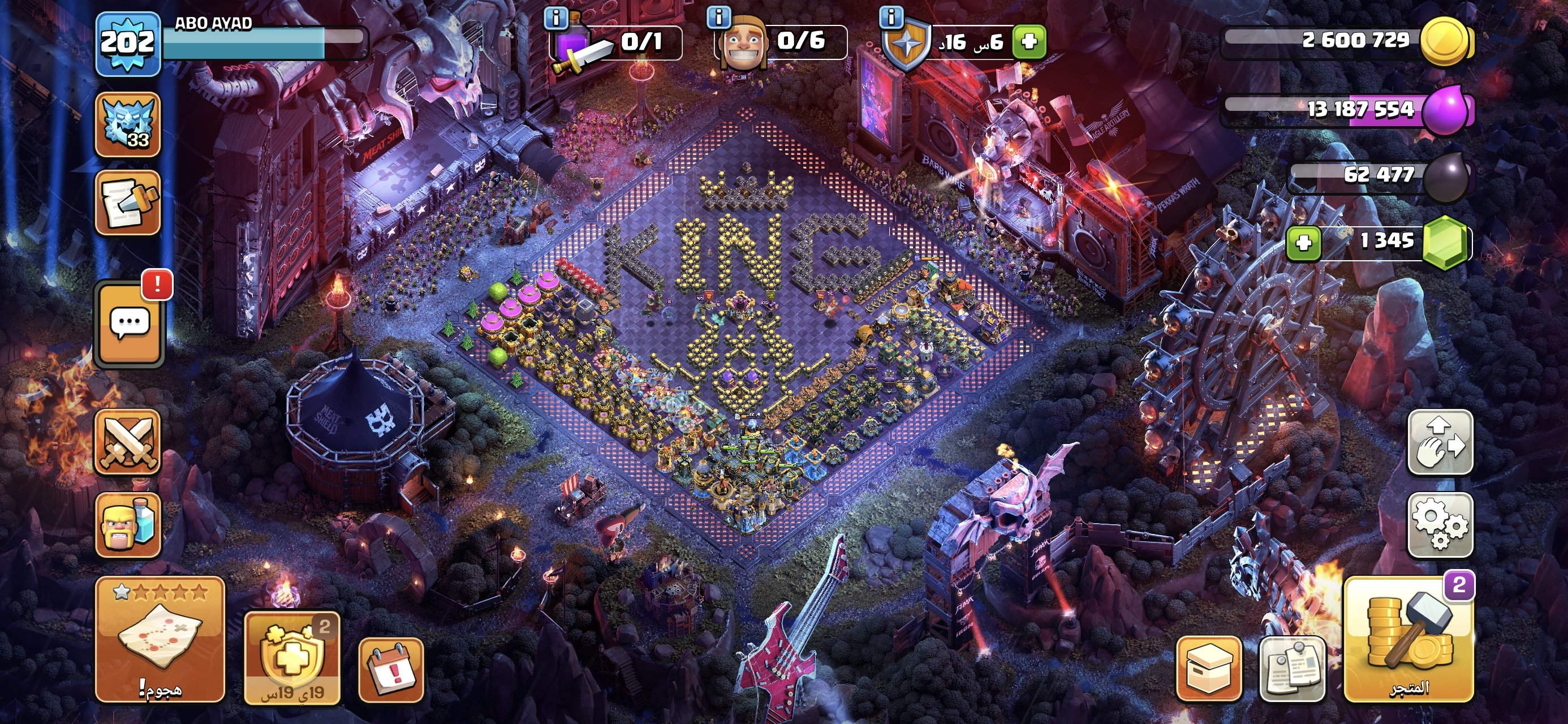
Task: Open the shop with the hammer and coins
Action: tap(1408, 639)
